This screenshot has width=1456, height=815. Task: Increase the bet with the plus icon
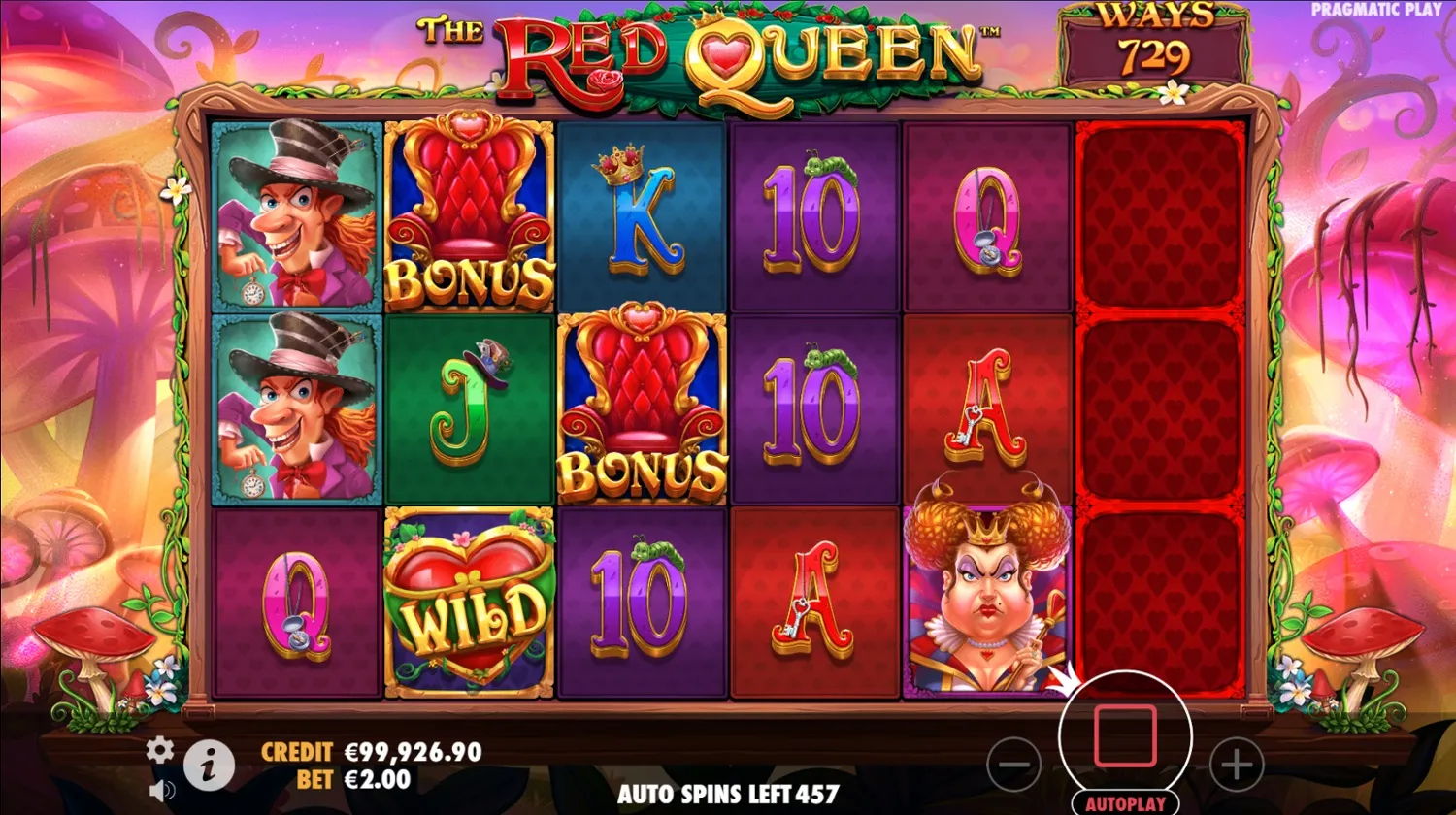point(1238,765)
